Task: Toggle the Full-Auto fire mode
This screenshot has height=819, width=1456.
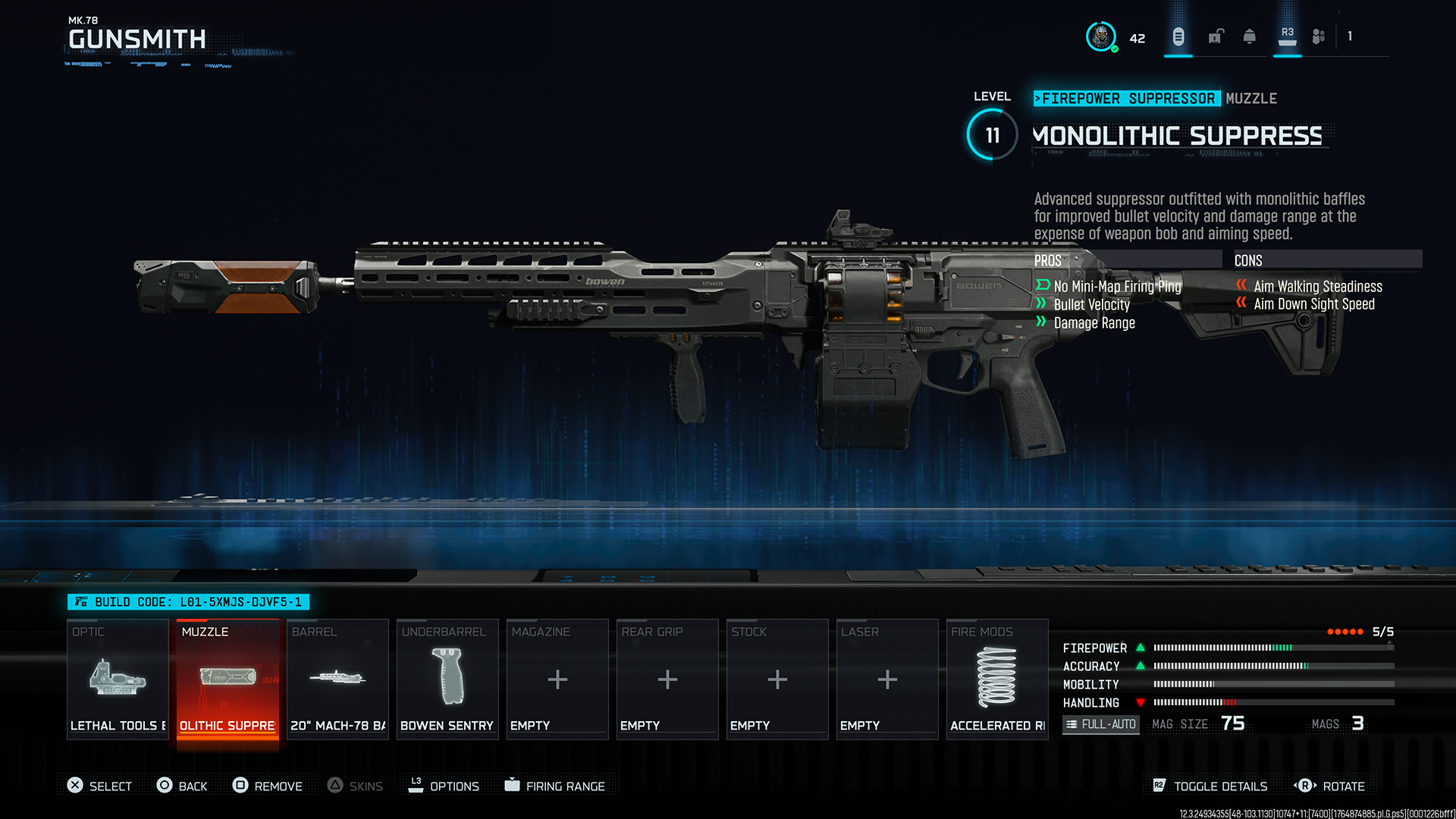Action: pyautogui.click(x=1100, y=724)
